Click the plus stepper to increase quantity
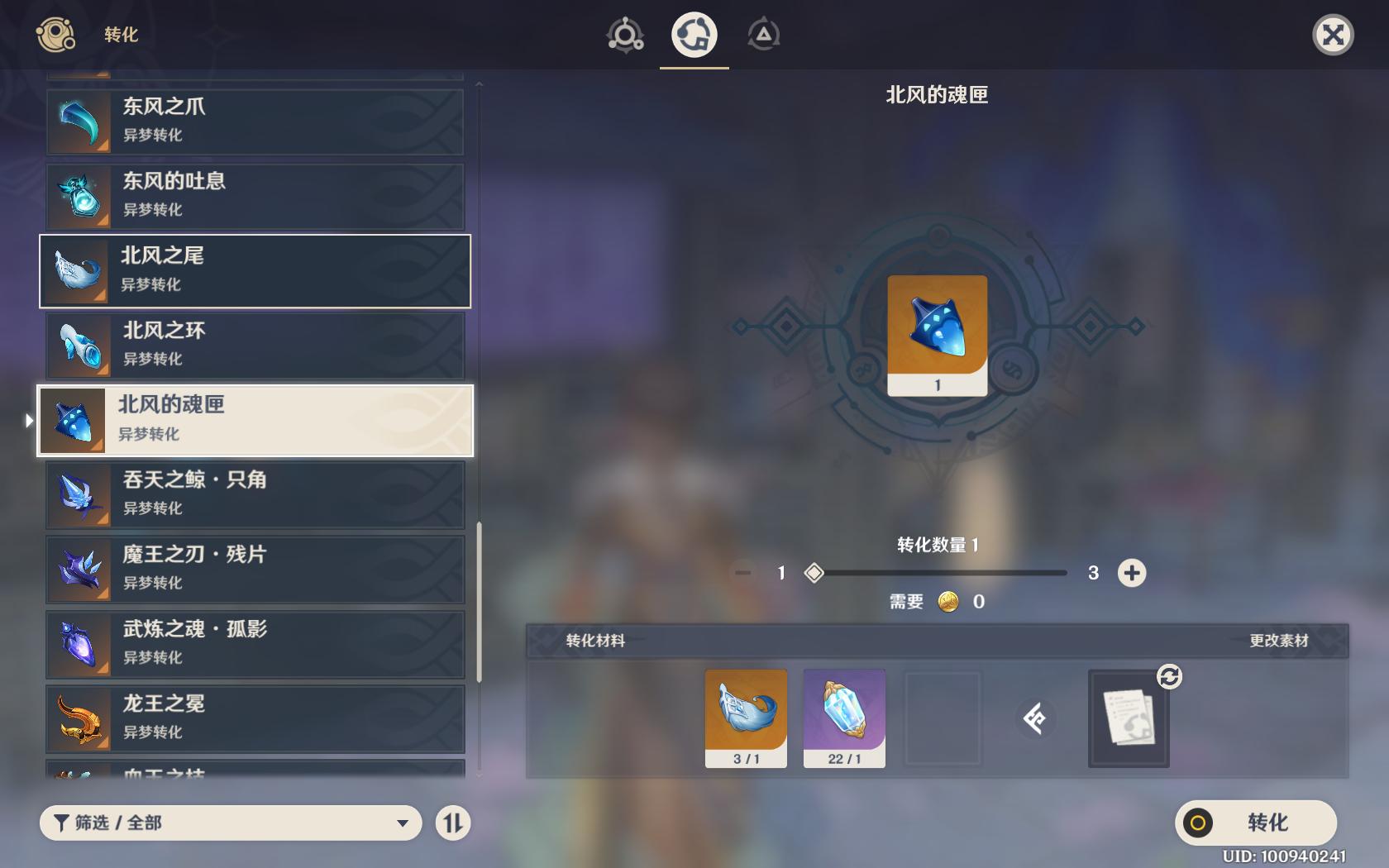This screenshot has height=868, width=1389. [x=1132, y=570]
